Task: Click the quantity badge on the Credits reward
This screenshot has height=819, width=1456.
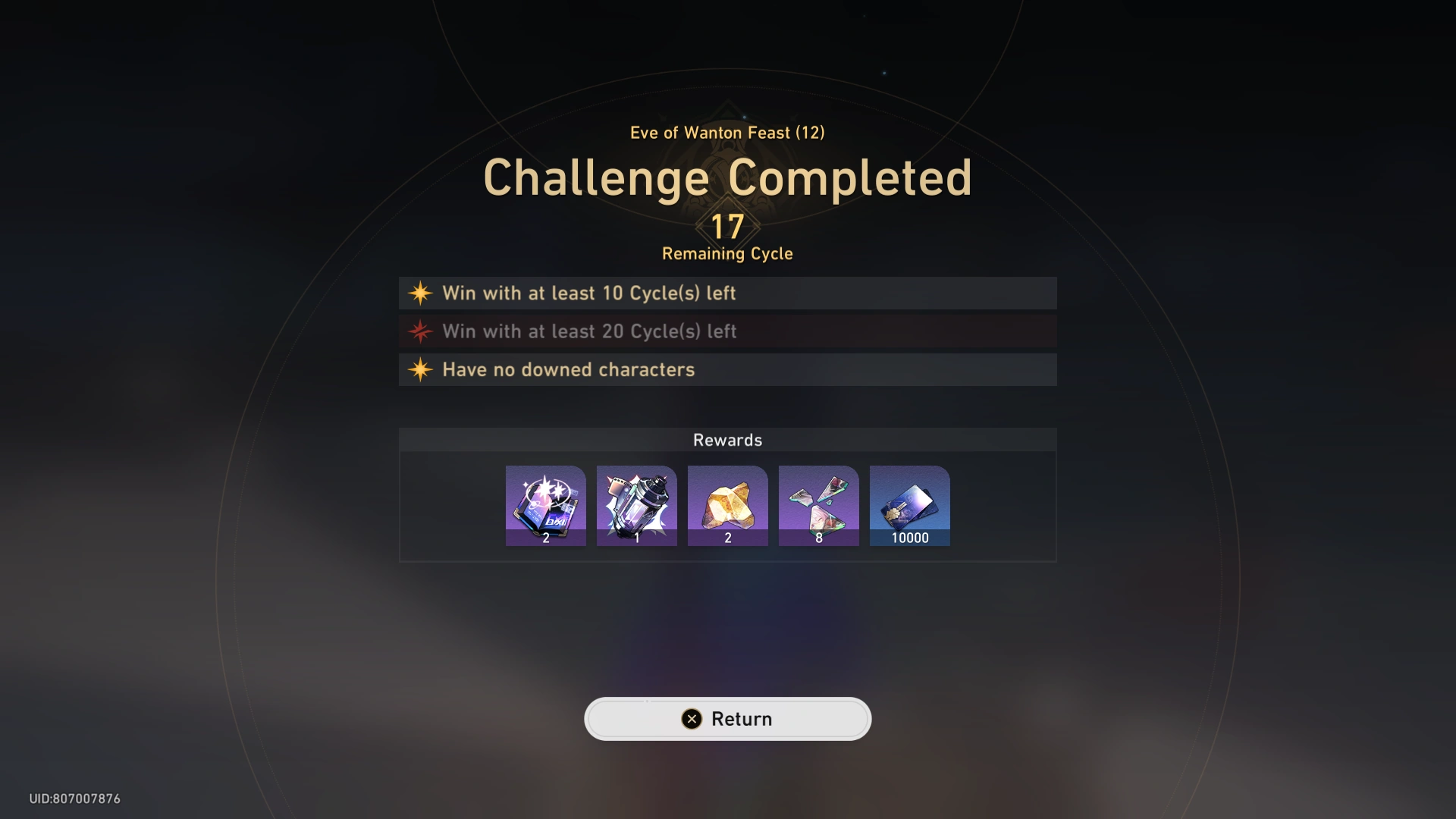Action: (x=911, y=538)
